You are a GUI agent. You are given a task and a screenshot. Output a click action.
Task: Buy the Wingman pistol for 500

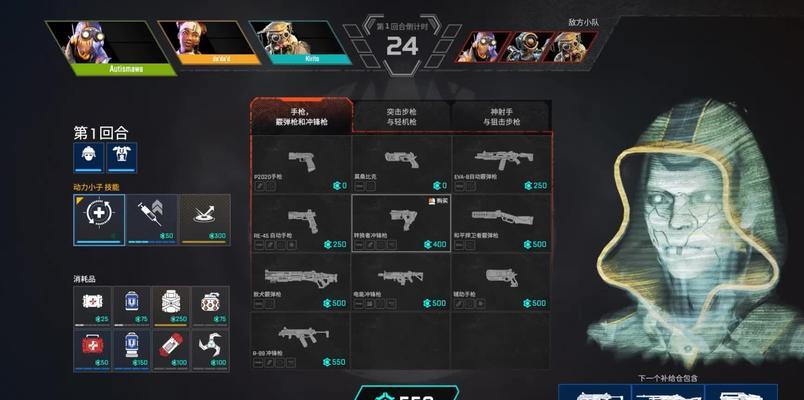coord(501,282)
